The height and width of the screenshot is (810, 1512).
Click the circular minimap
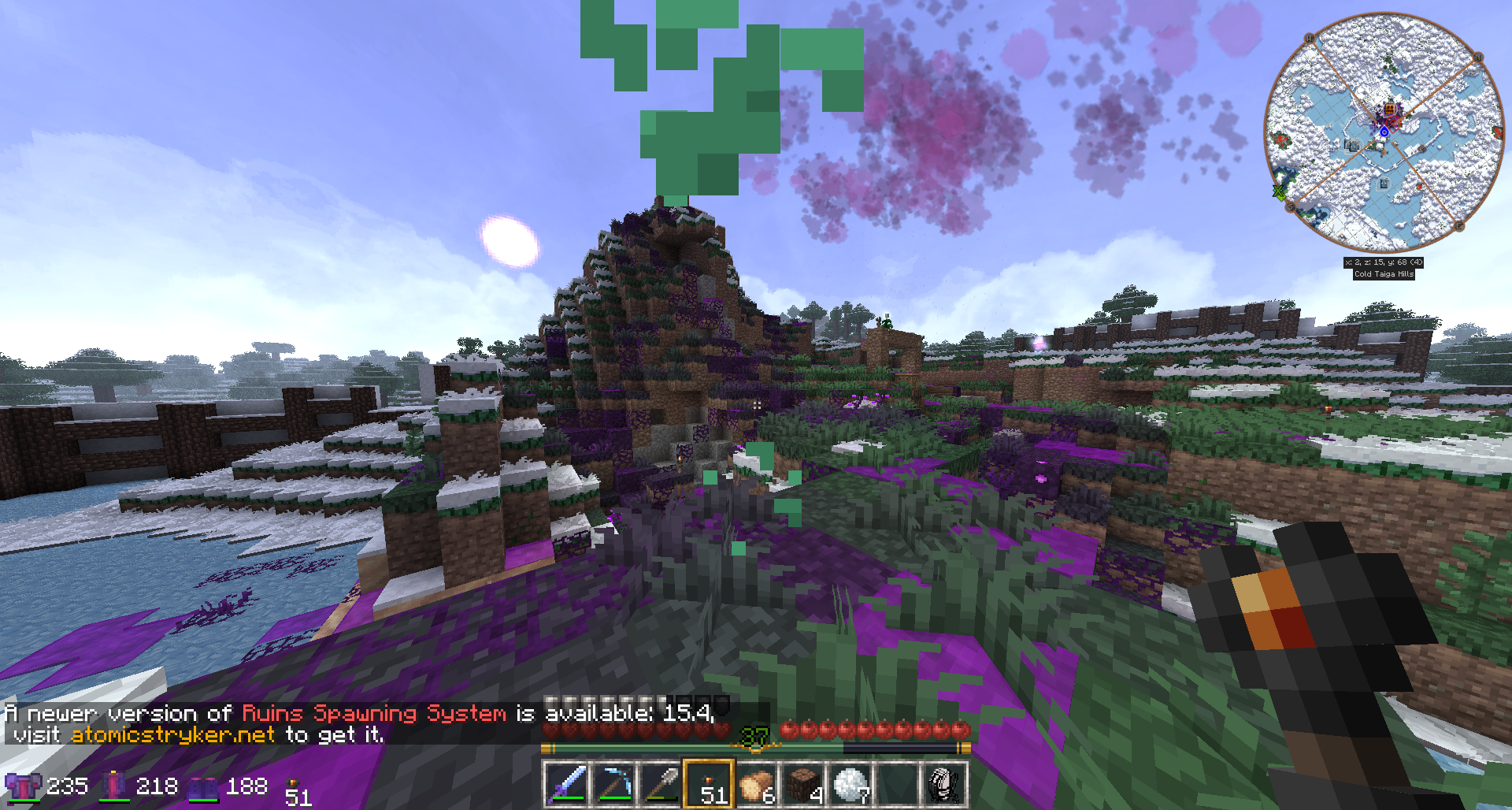tap(1383, 130)
